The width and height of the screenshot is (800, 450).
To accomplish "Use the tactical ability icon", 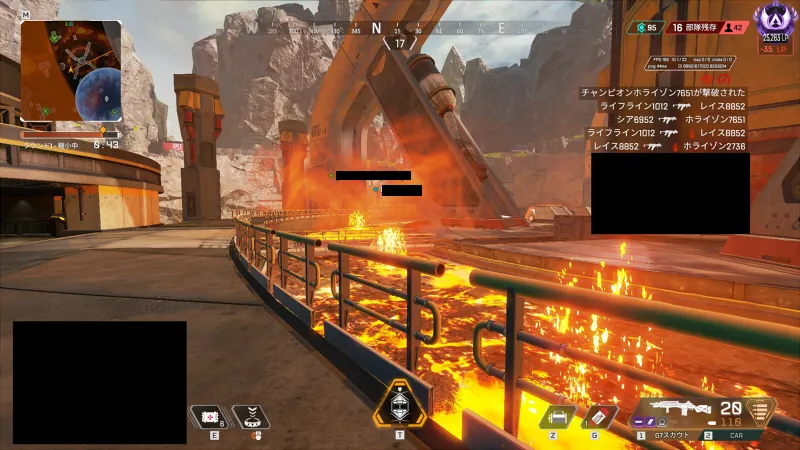I will click(x=558, y=415).
